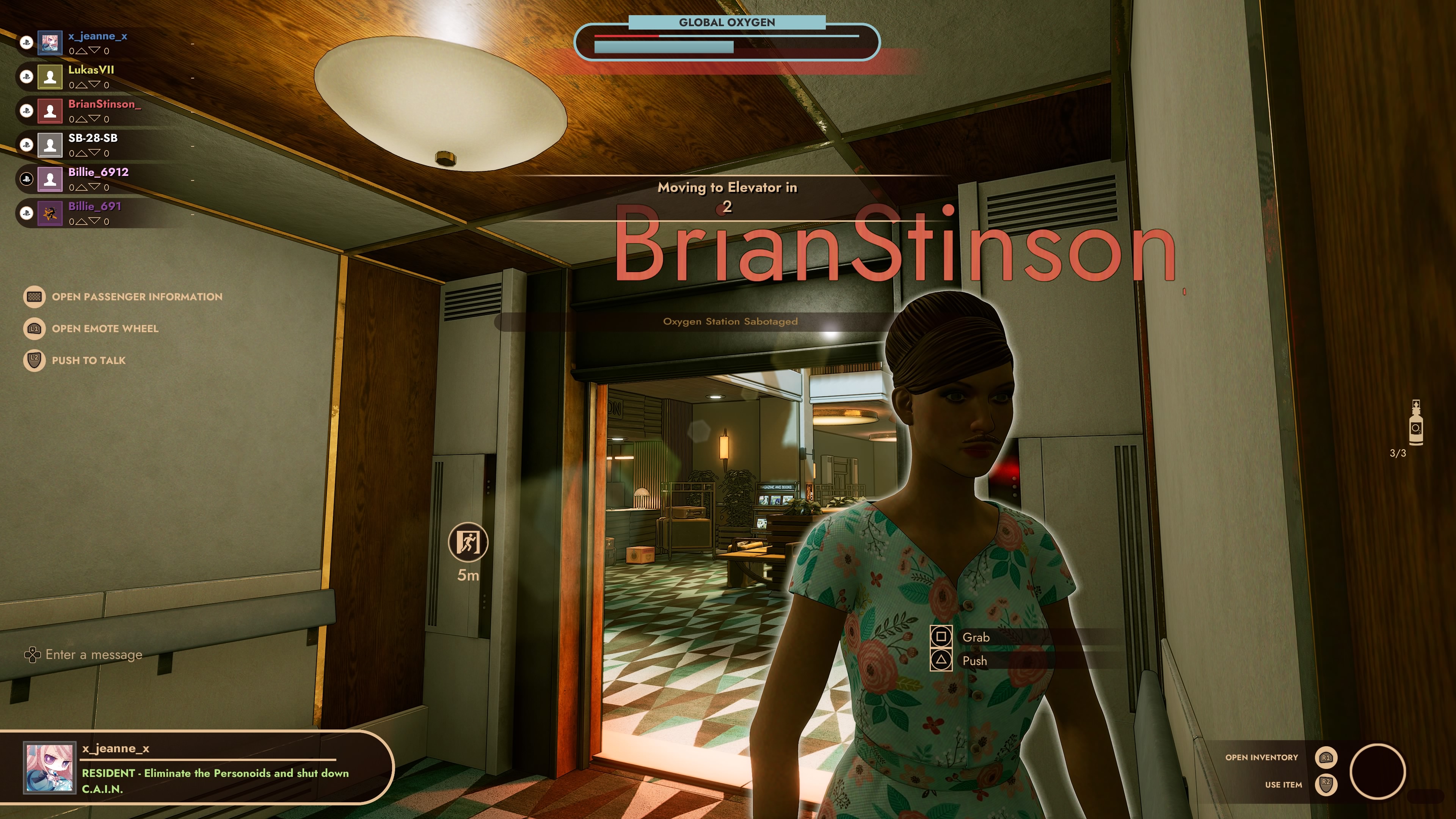The height and width of the screenshot is (819, 1456).
Task: Open the emote wheel
Action: coord(105,328)
